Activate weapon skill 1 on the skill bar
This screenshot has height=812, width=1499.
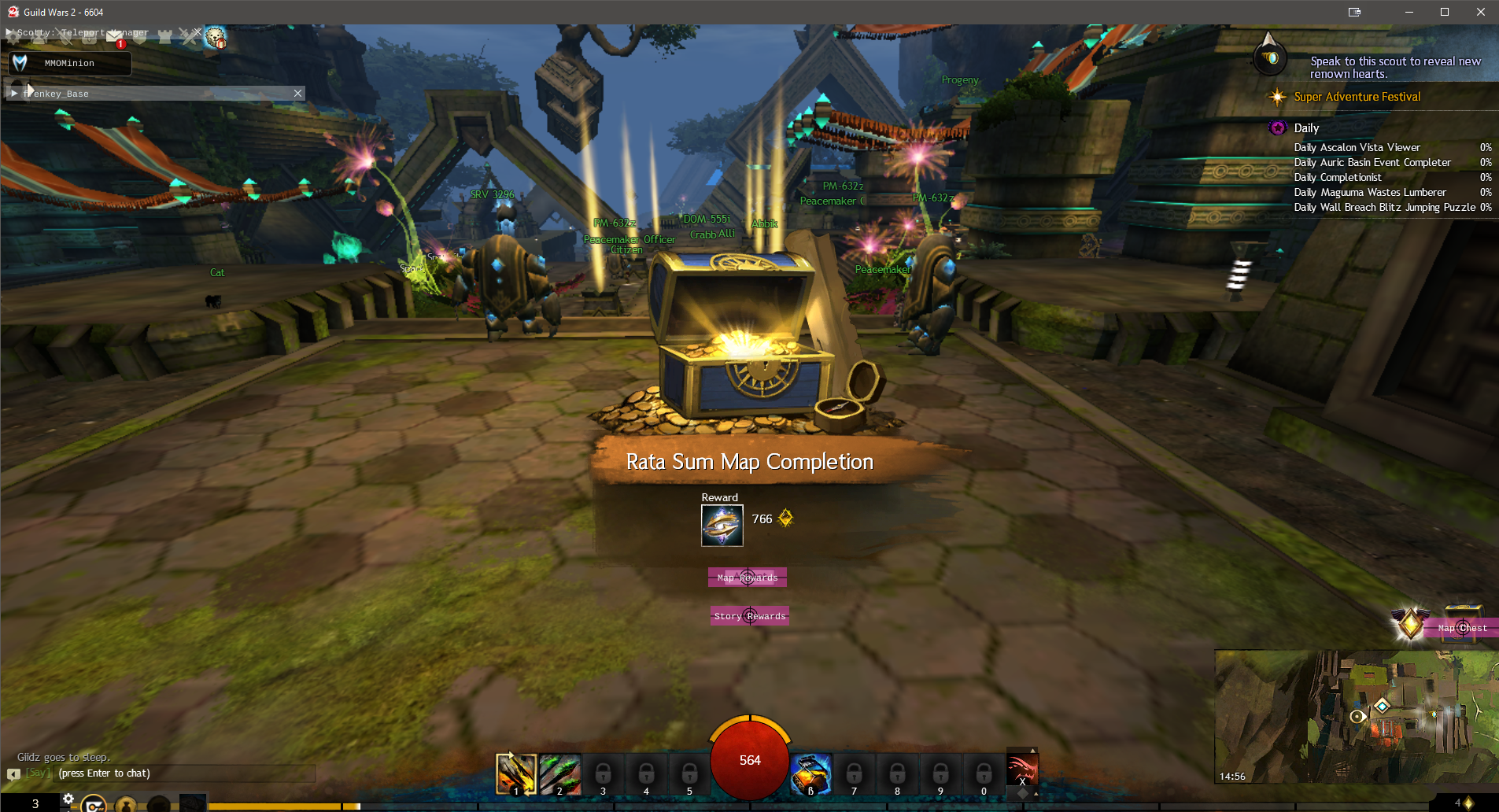coord(515,774)
